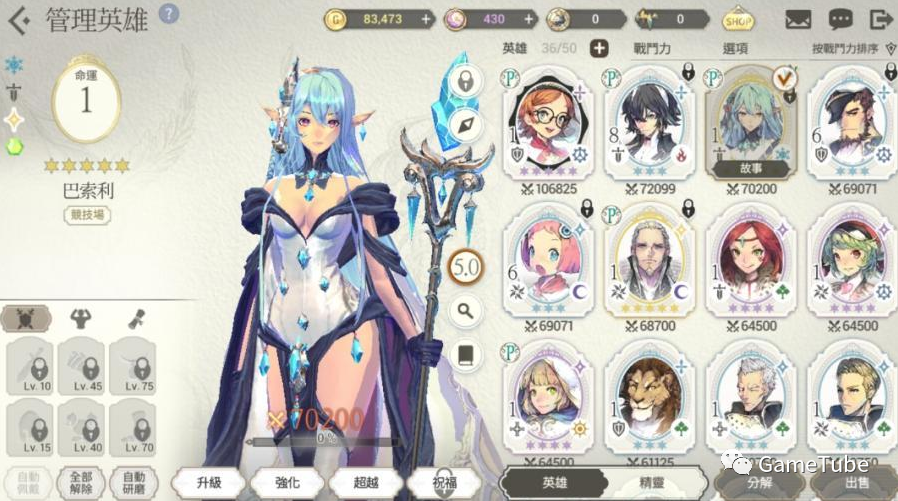Open the magnifying glass view button

click(466, 310)
